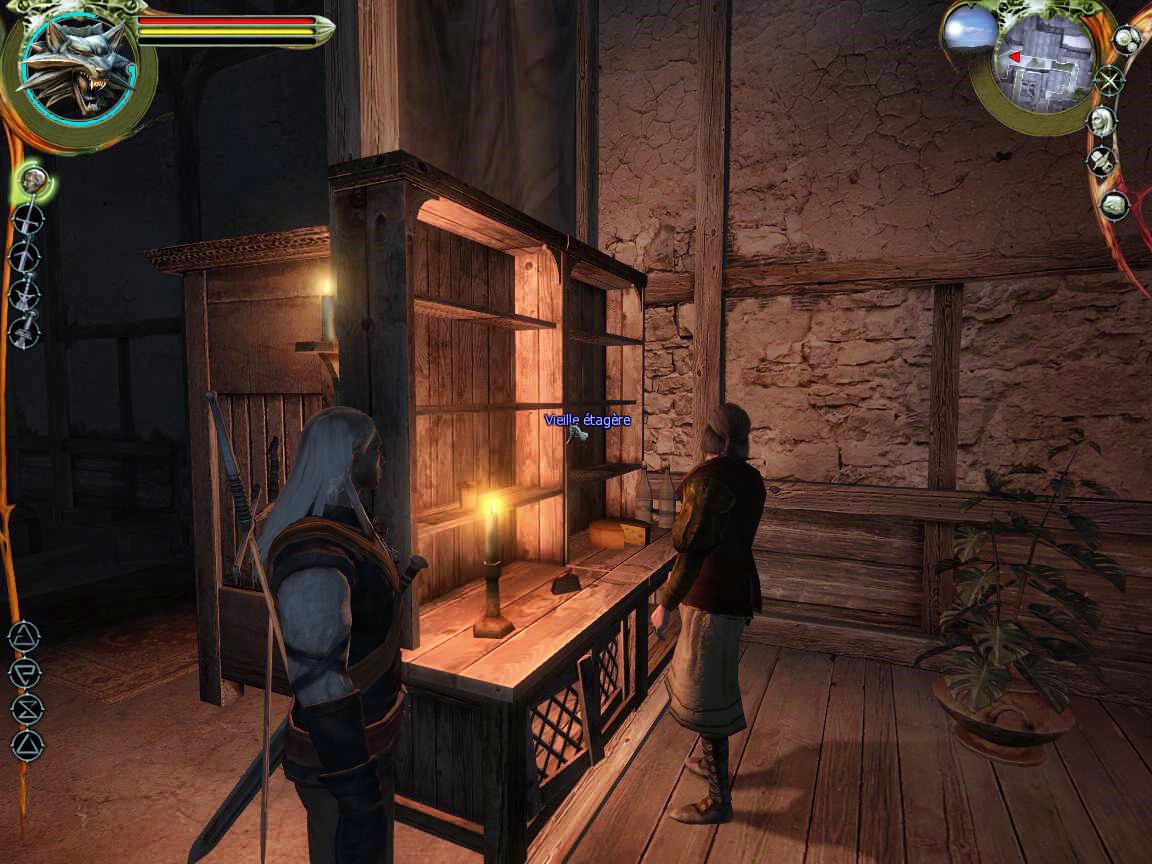Click the minimap showing the building layout

(1038, 62)
